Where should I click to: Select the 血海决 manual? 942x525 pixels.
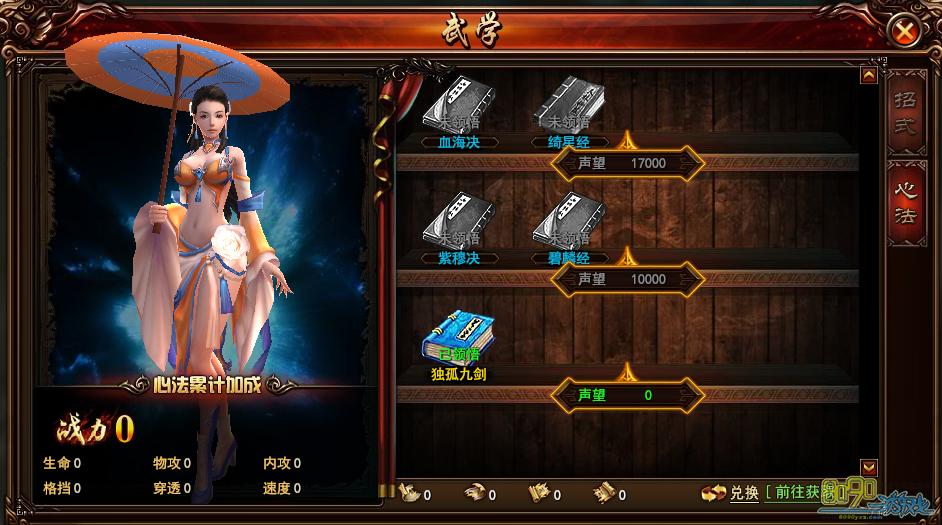coord(459,104)
